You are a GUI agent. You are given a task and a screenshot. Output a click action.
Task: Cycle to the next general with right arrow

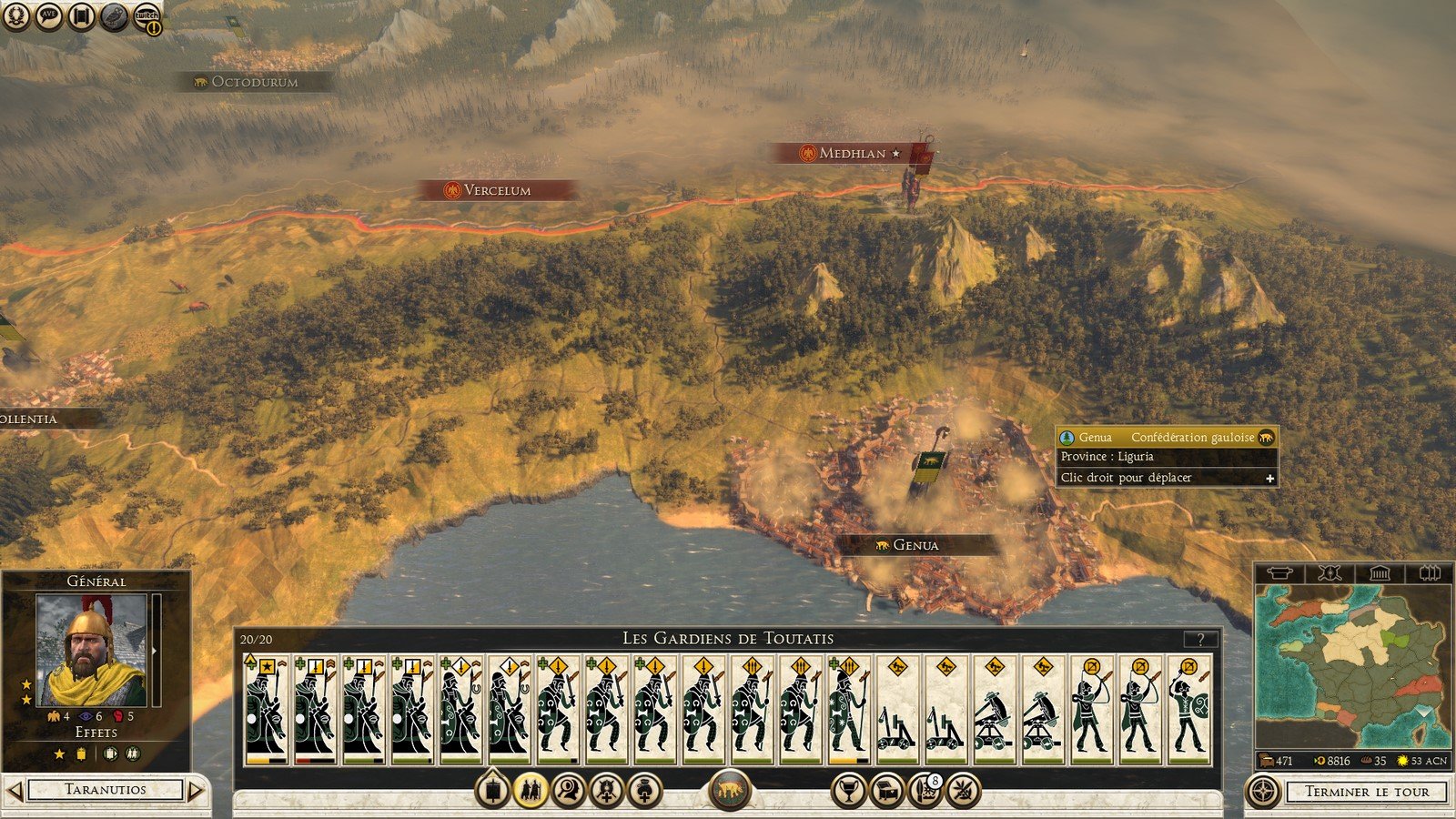[196, 790]
